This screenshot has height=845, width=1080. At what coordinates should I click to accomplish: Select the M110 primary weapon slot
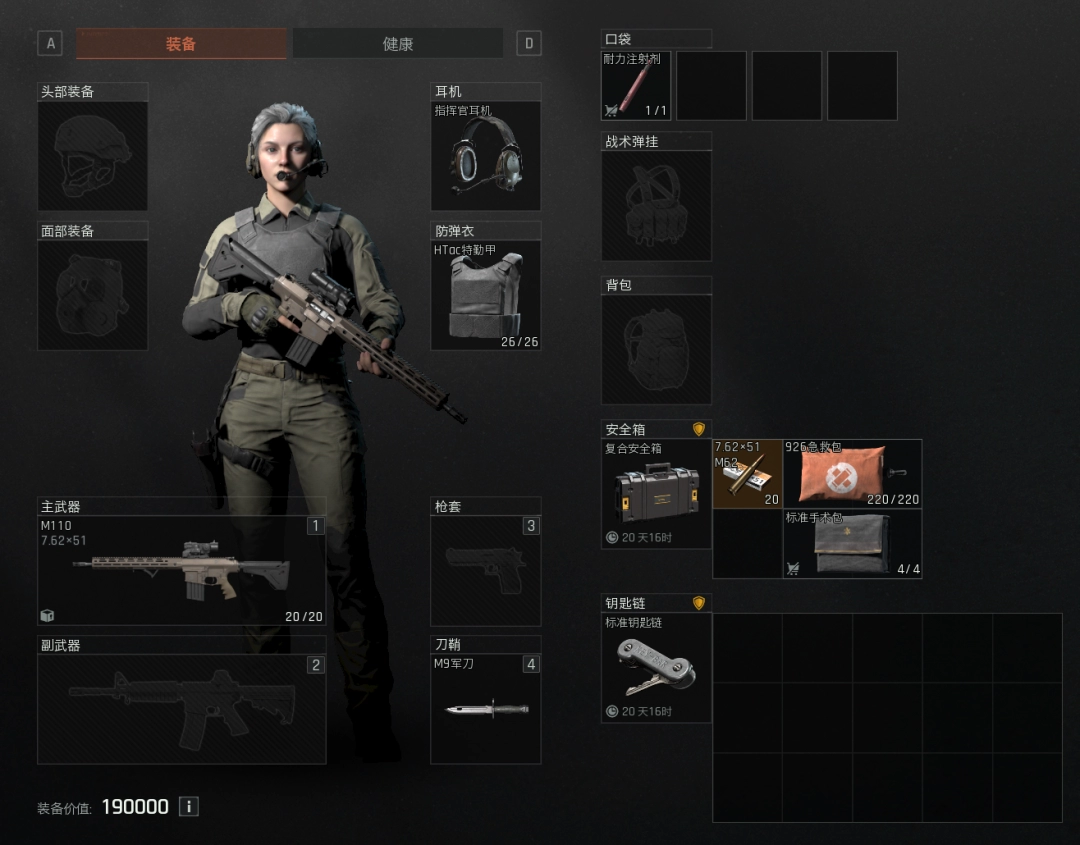point(182,571)
